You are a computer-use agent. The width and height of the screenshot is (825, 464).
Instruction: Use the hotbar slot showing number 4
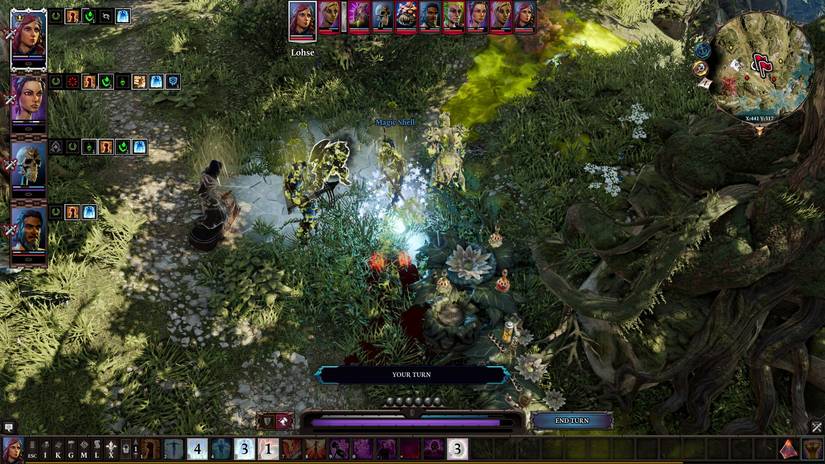197,449
